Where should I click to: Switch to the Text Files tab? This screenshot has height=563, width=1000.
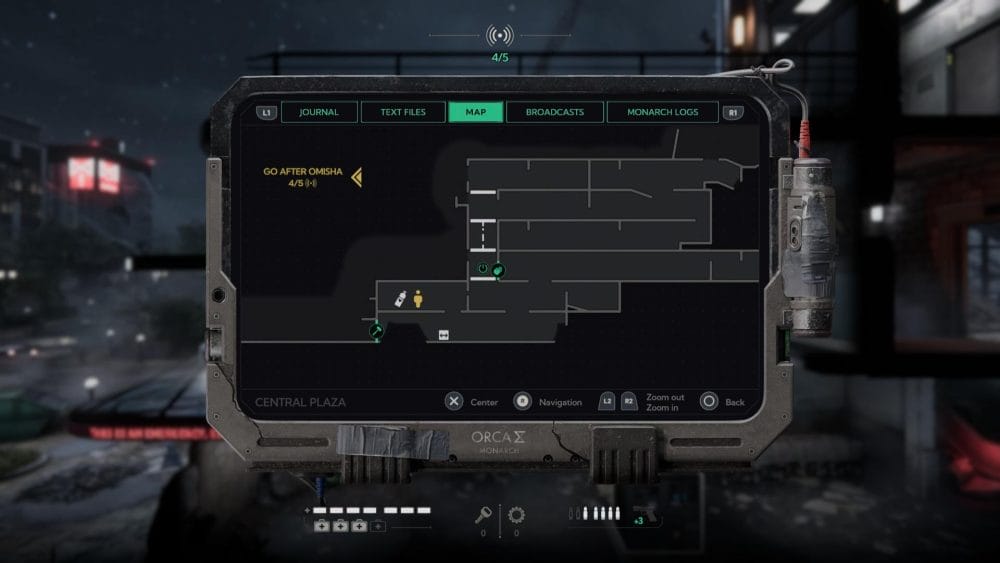click(x=403, y=112)
